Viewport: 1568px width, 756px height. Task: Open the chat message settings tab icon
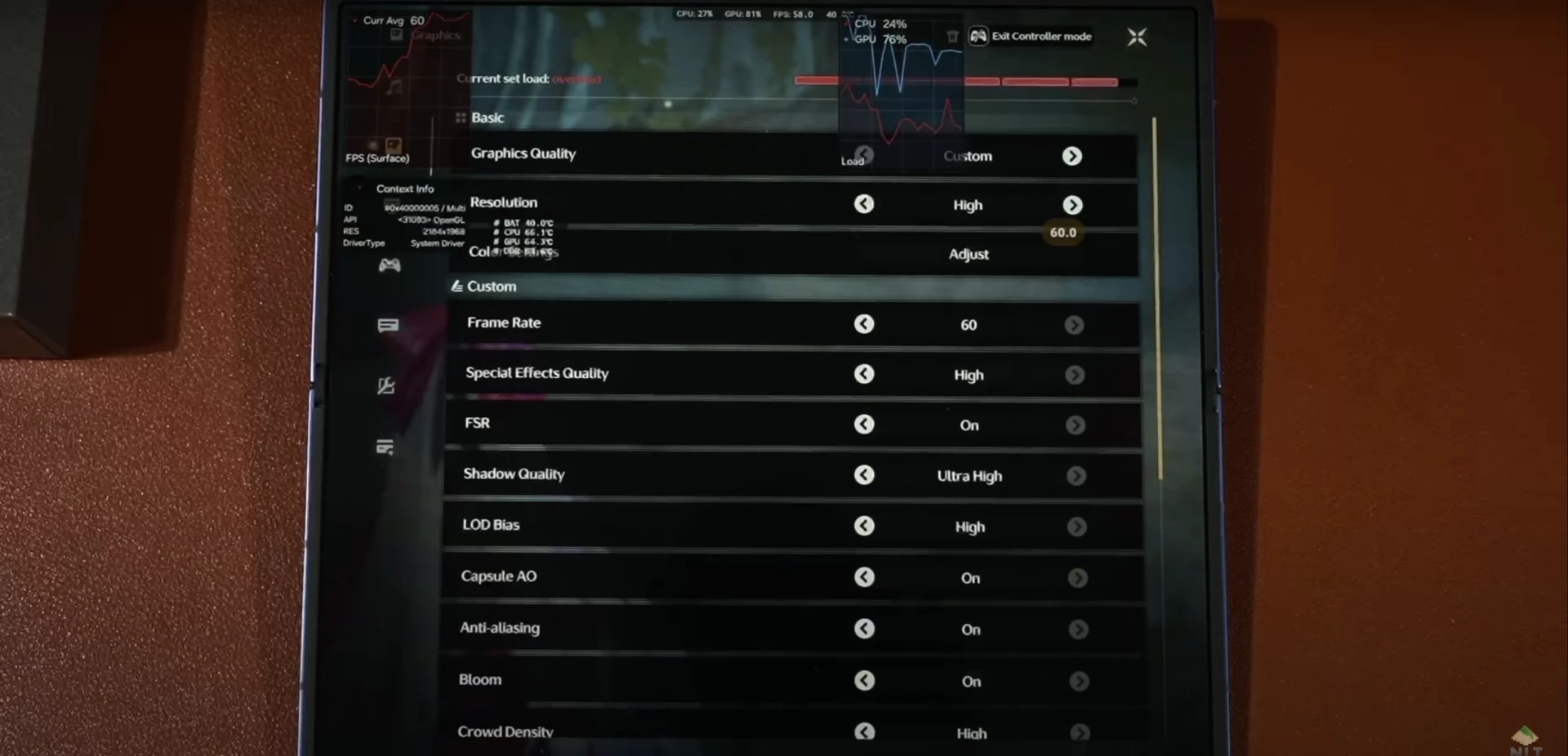coord(388,326)
